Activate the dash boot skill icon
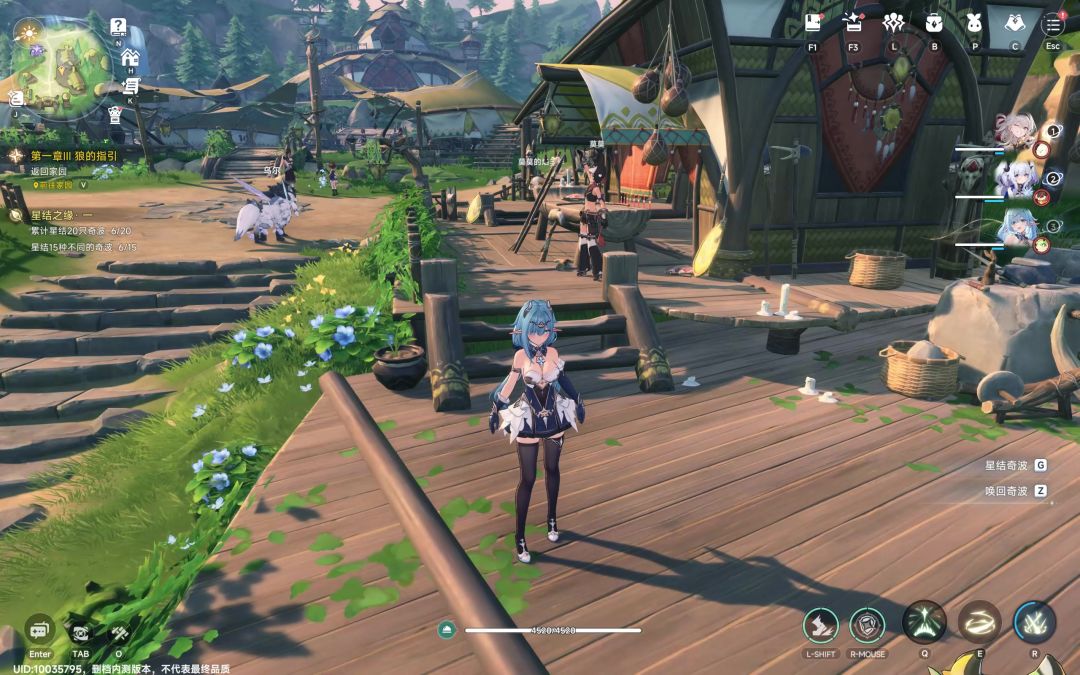1080x675 pixels. 820,625
